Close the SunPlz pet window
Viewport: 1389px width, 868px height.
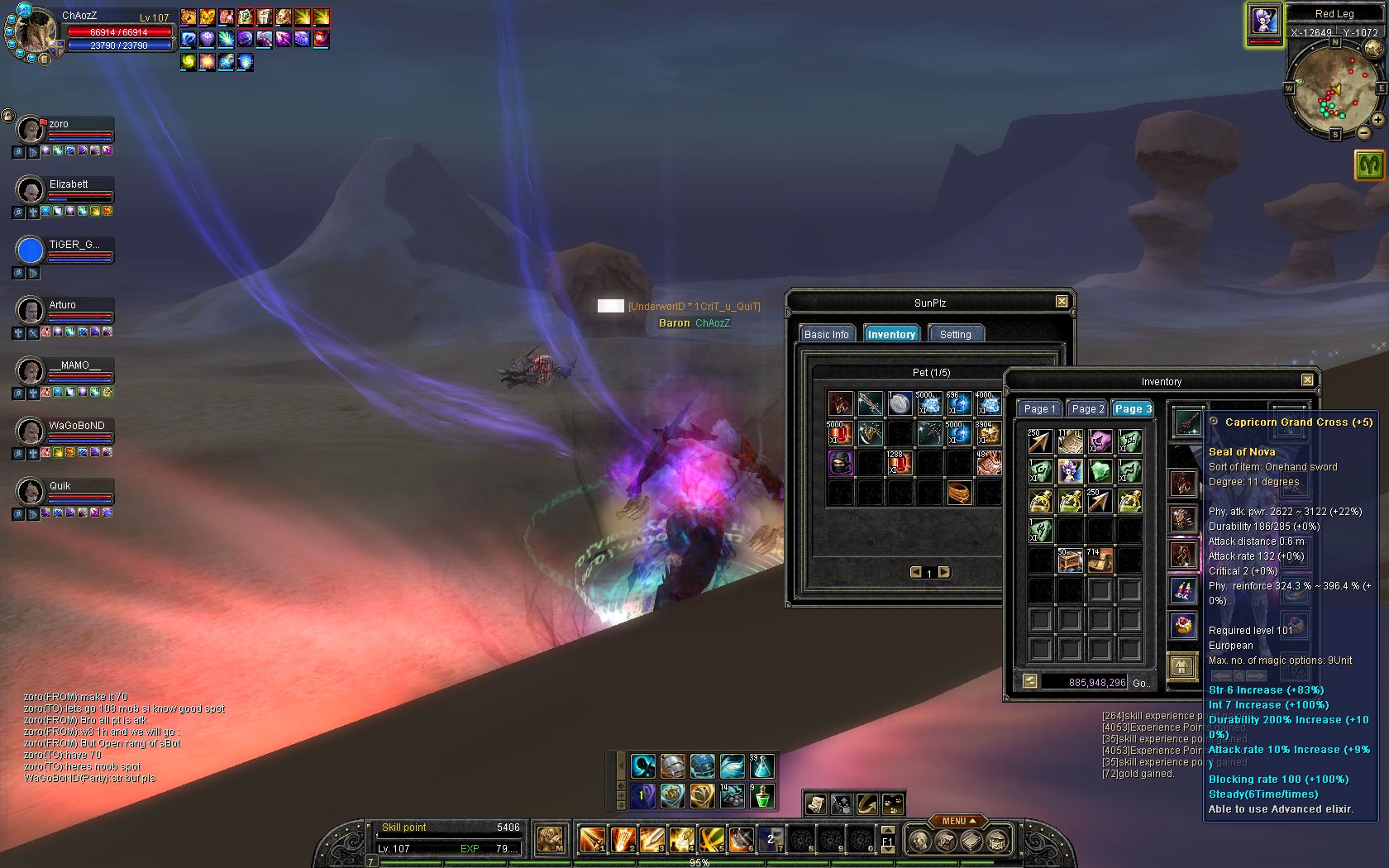tap(1062, 302)
